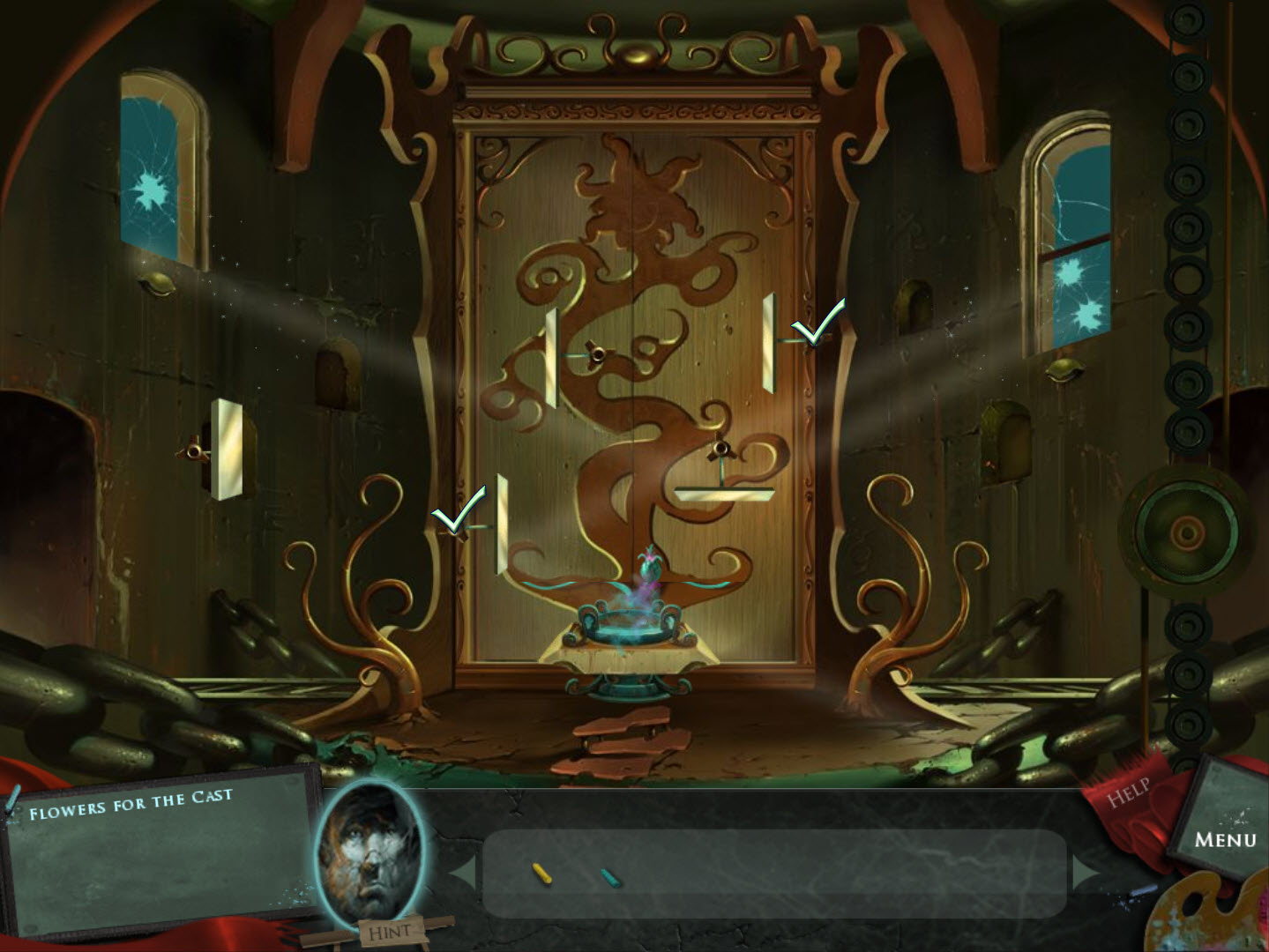The width and height of the screenshot is (1269, 952).
Task: Click the sliding panel on the left wall
Action: click(x=229, y=450)
